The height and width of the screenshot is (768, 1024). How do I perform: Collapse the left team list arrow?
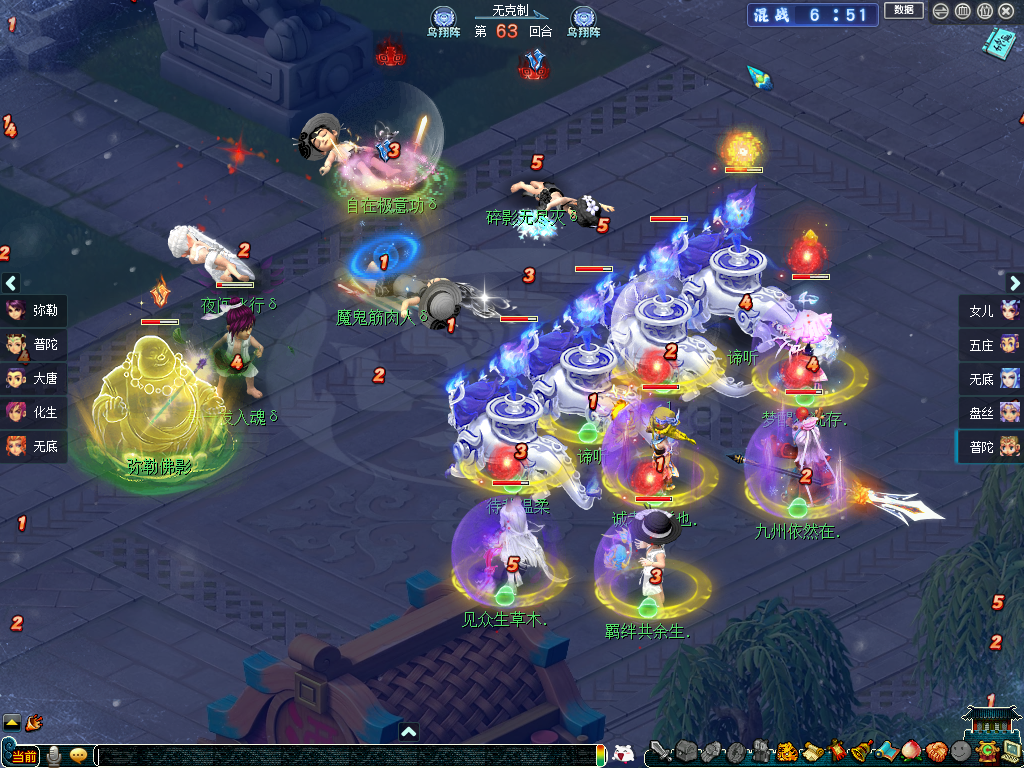[11, 283]
